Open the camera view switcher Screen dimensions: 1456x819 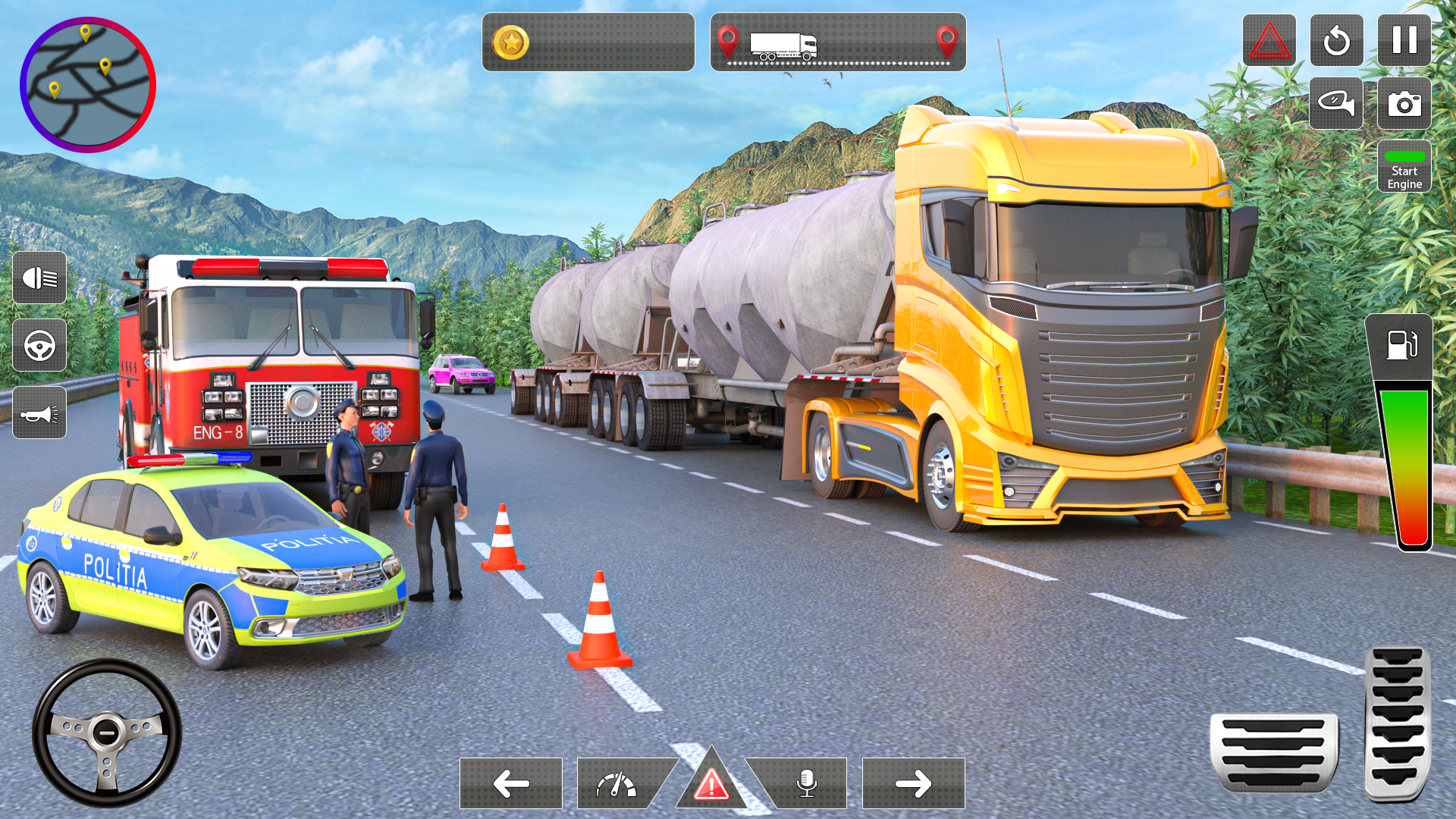pyautogui.click(x=1404, y=103)
